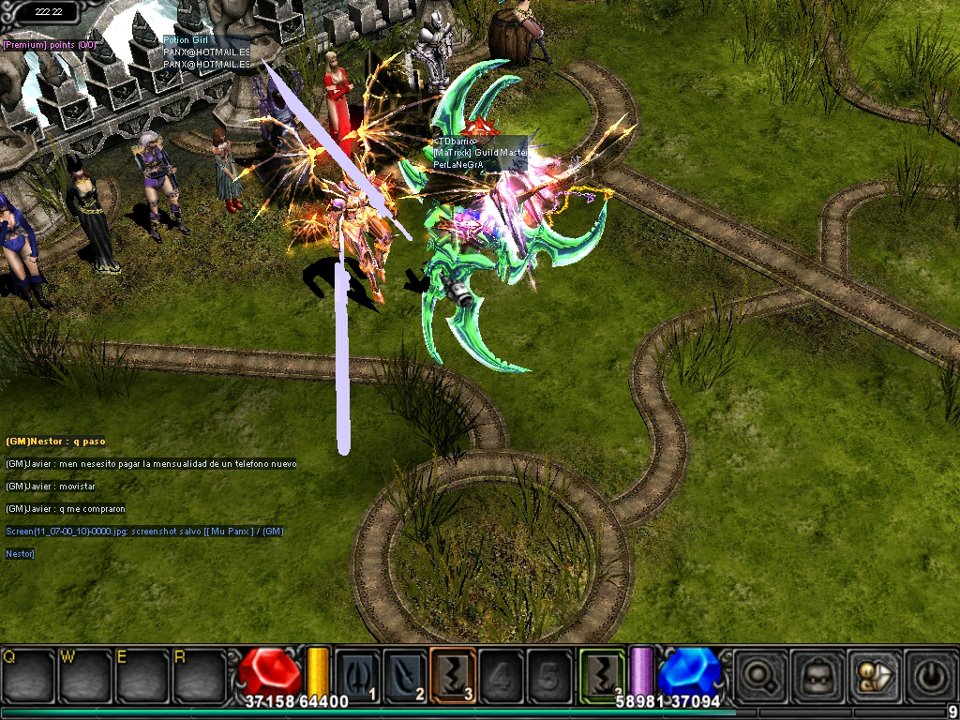Select the empty E item slot
Image resolution: width=960 pixels, height=720 pixels.
(x=143, y=677)
